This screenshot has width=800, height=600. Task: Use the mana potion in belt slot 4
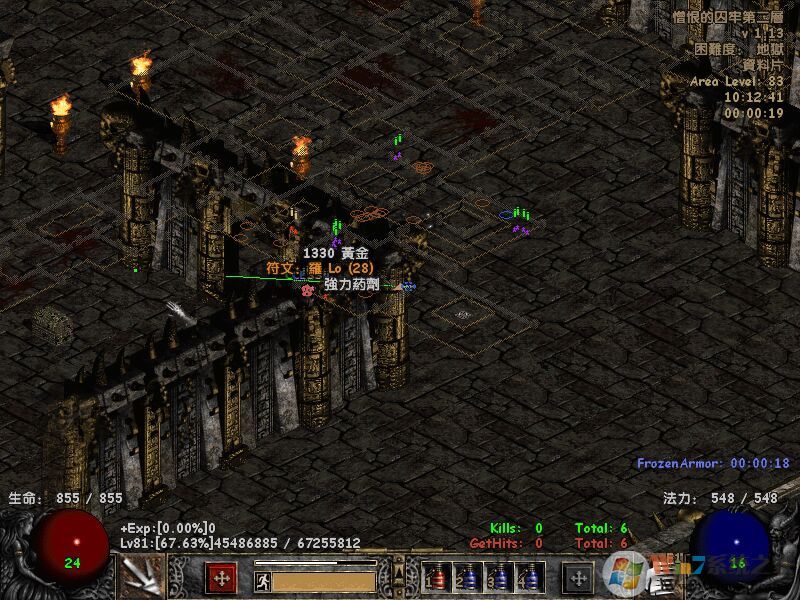[530, 578]
